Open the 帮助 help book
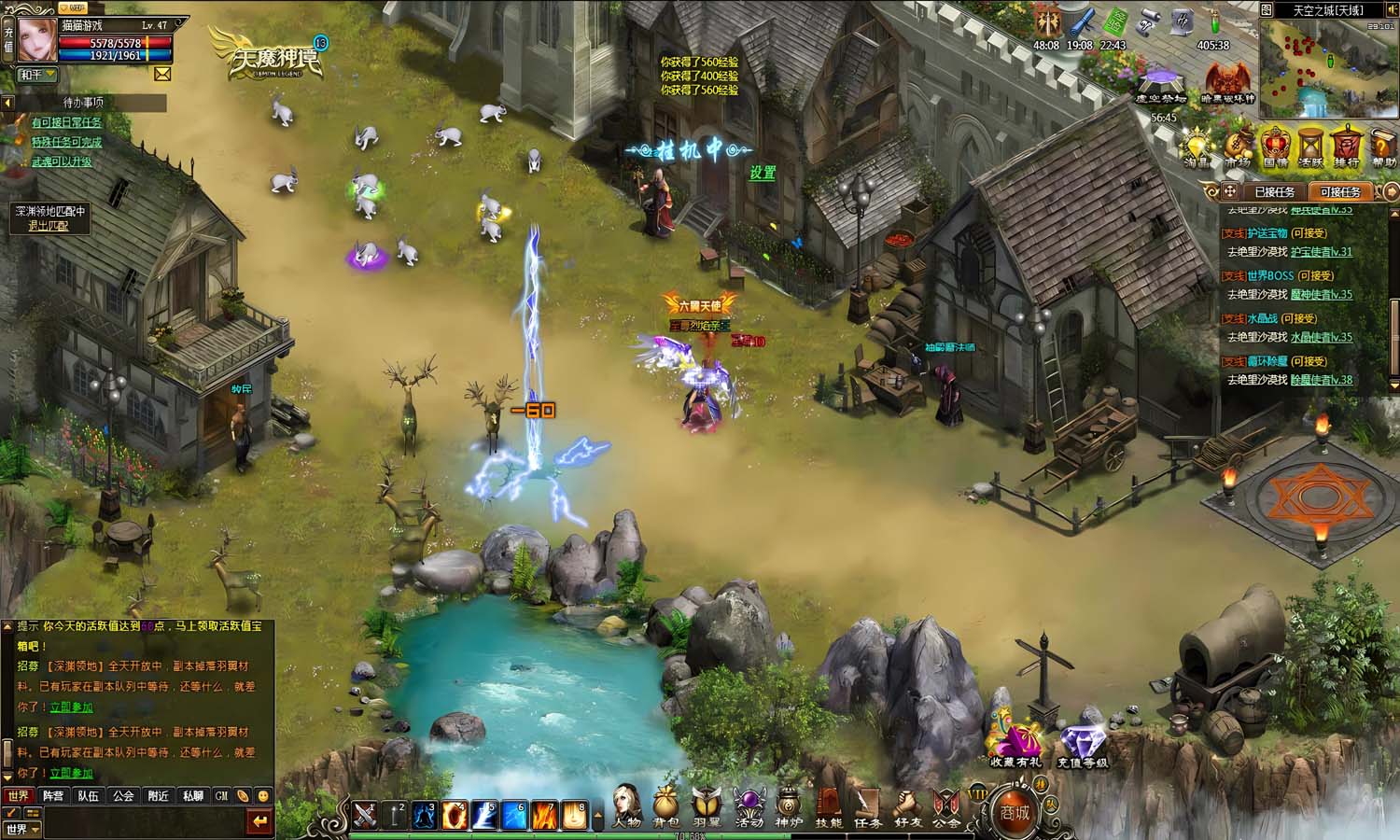1400x840 pixels. [1383, 147]
